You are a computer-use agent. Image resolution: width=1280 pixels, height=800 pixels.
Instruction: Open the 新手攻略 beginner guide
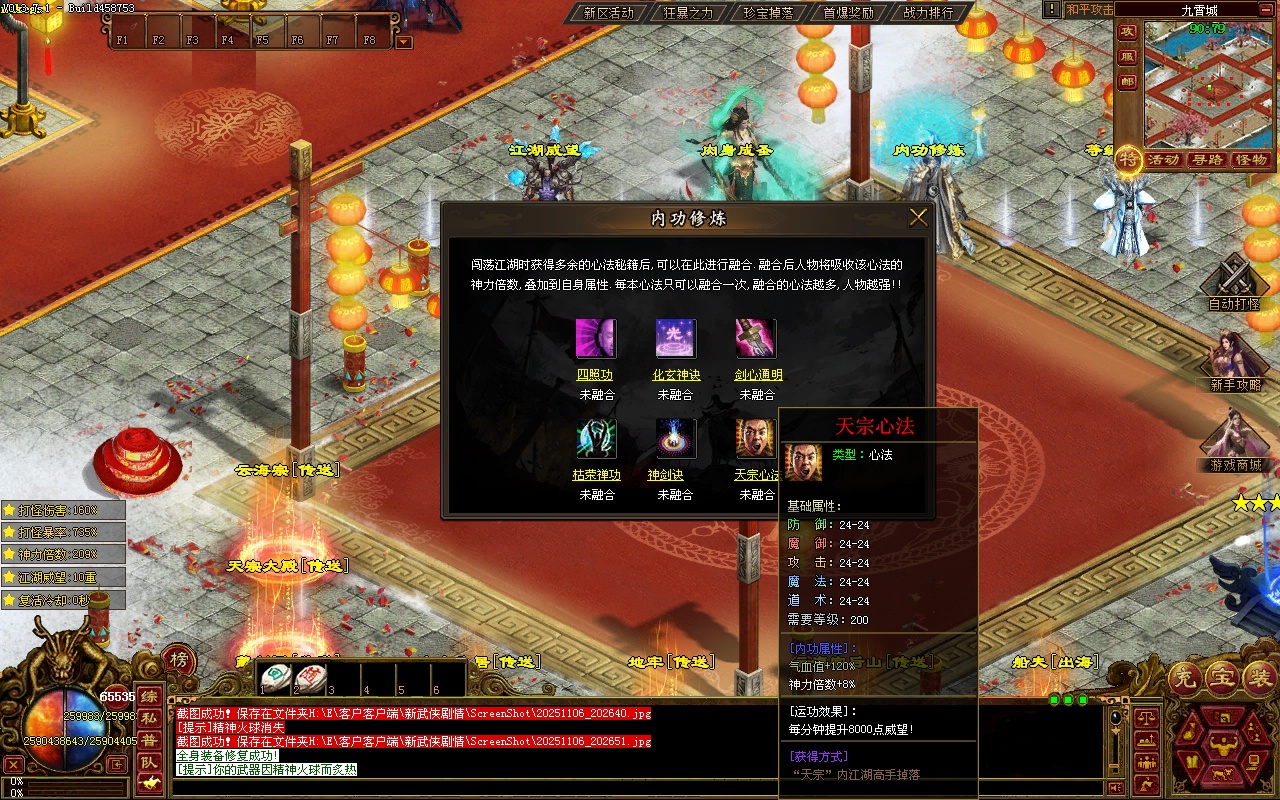1235,358
